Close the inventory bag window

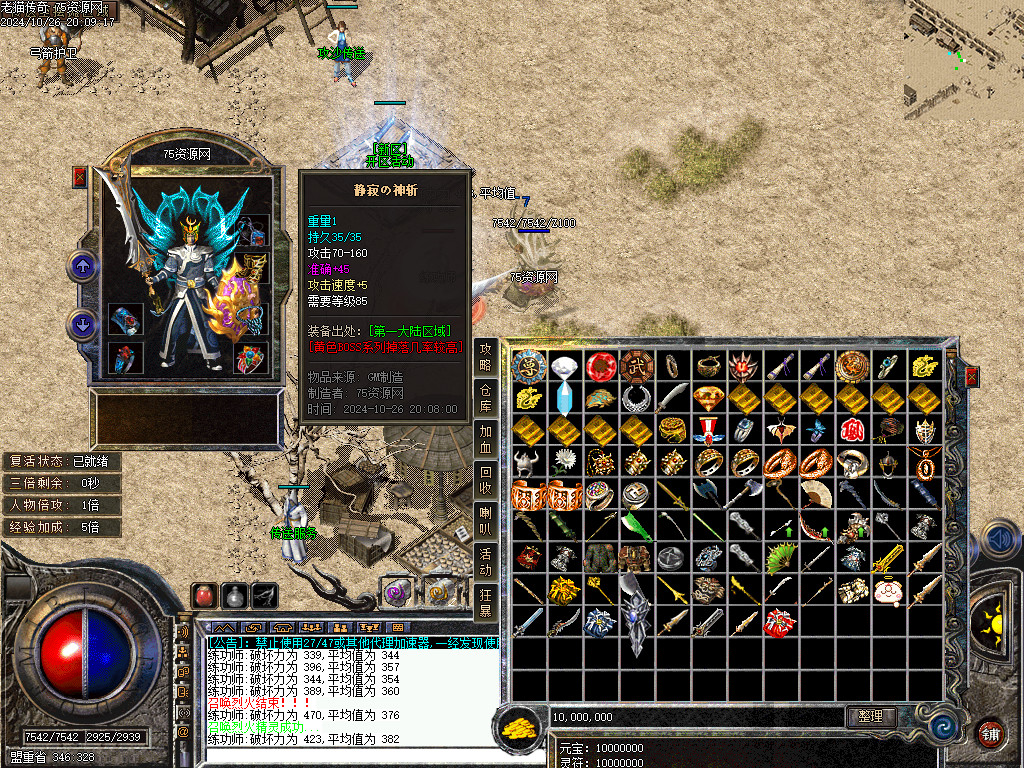971,377
